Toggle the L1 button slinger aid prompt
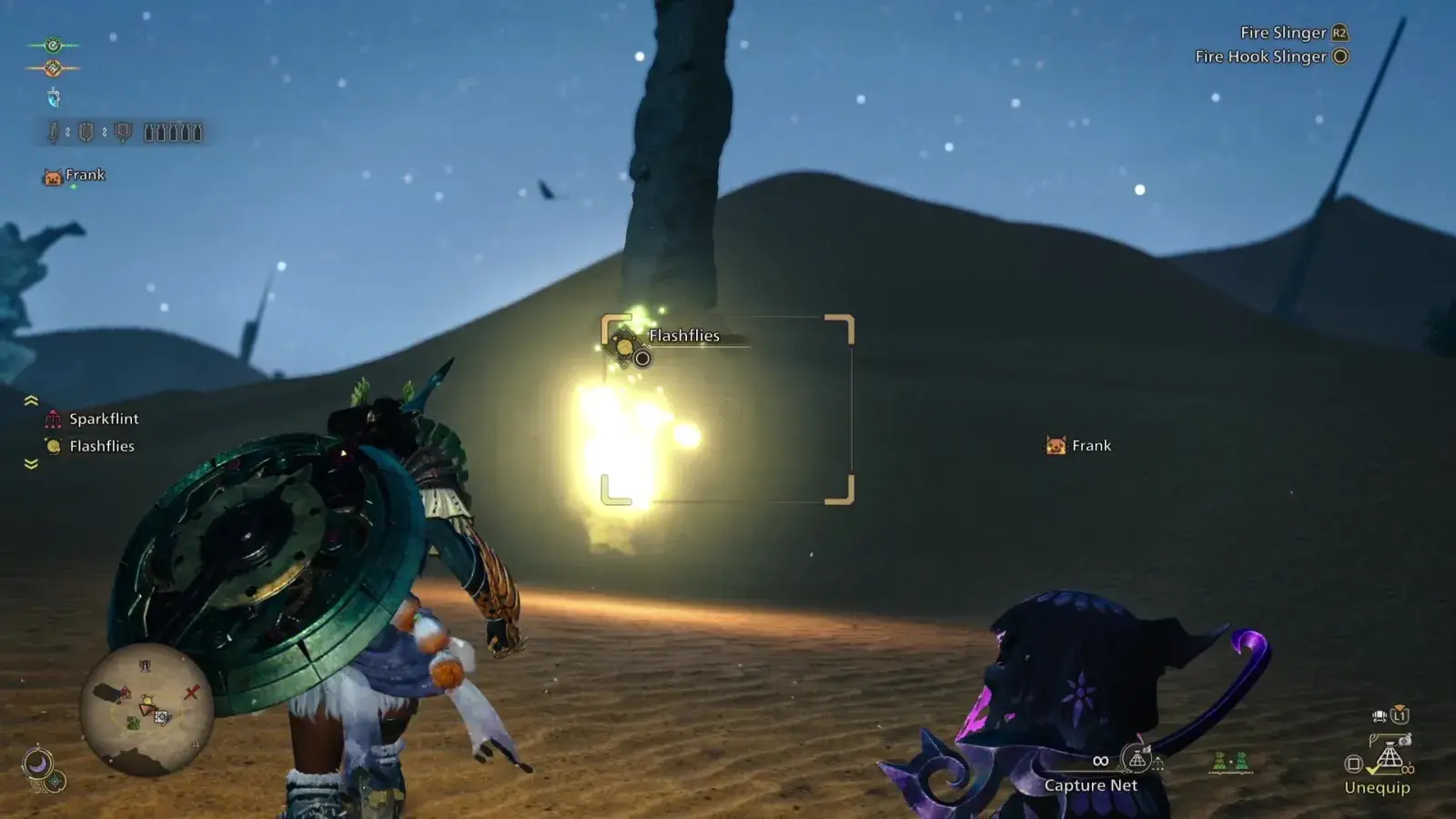 click(x=1400, y=716)
